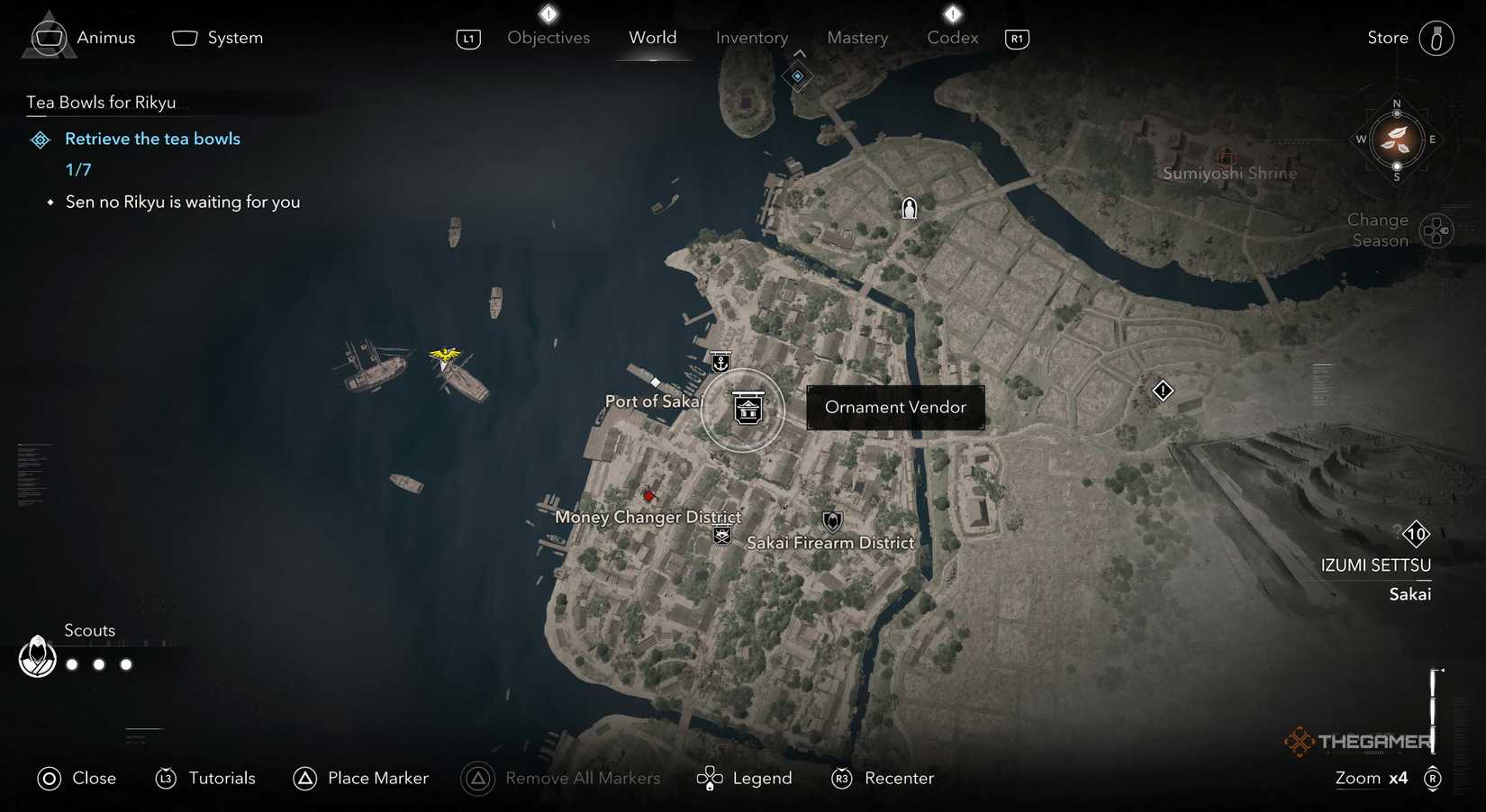1486x812 pixels.
Task: Select the Mastery tab
Action: click(x=857, y=38)
